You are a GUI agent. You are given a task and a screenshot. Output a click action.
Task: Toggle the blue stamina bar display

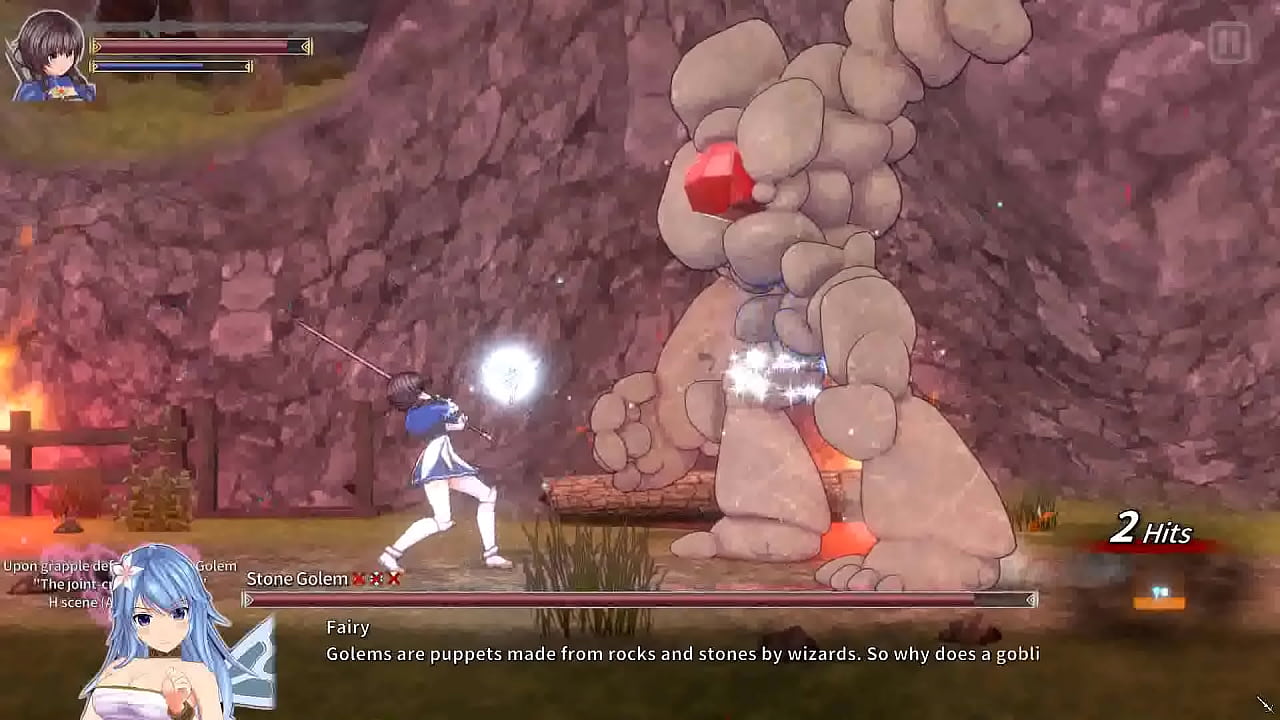click(170, 67)
